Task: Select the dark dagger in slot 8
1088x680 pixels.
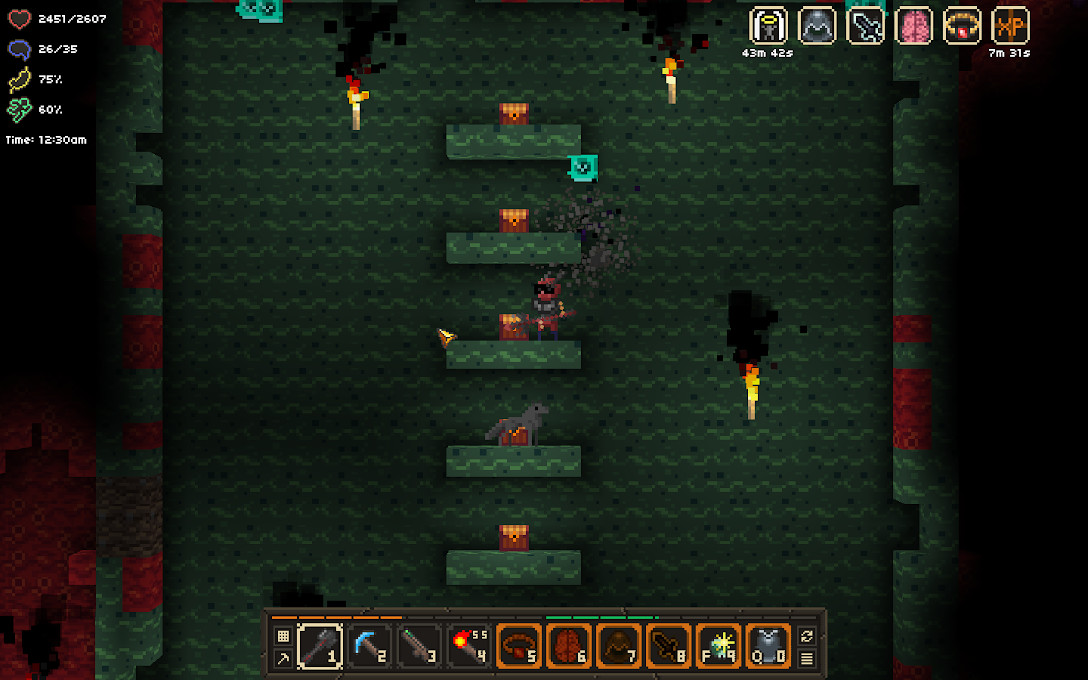Action: pos(668,645)
